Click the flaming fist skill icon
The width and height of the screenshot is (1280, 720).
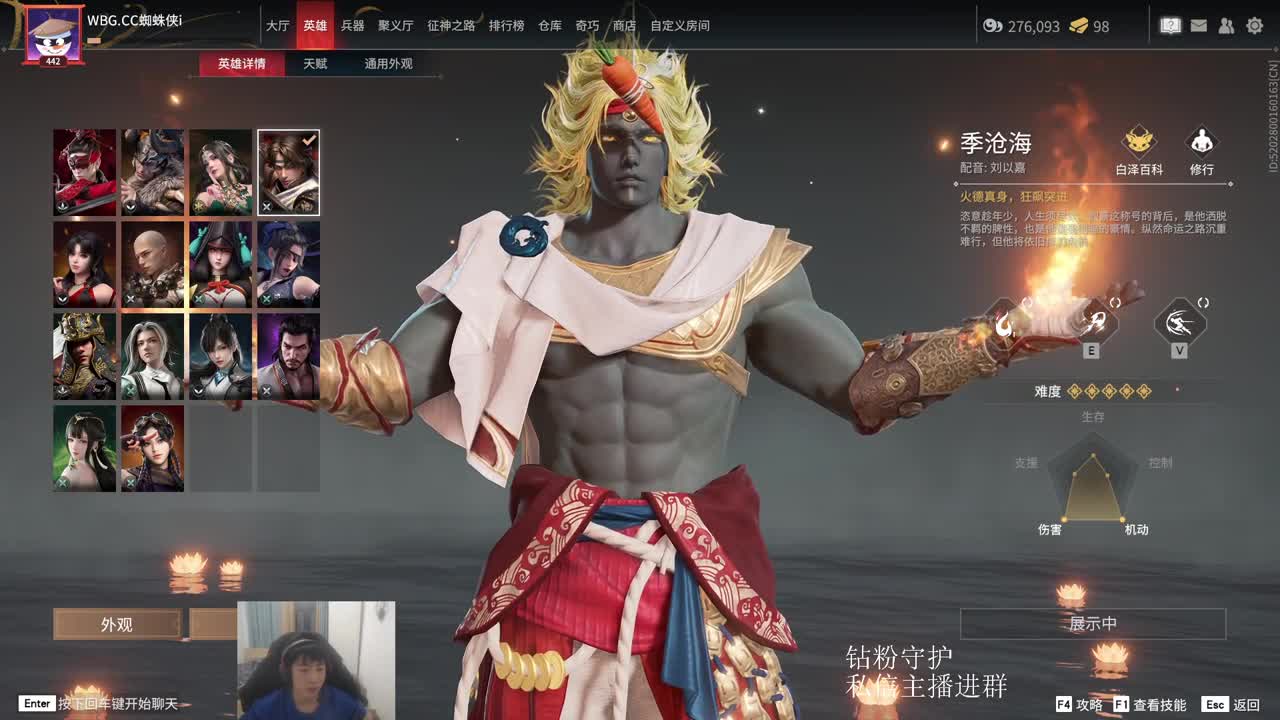click(1003, 326)
